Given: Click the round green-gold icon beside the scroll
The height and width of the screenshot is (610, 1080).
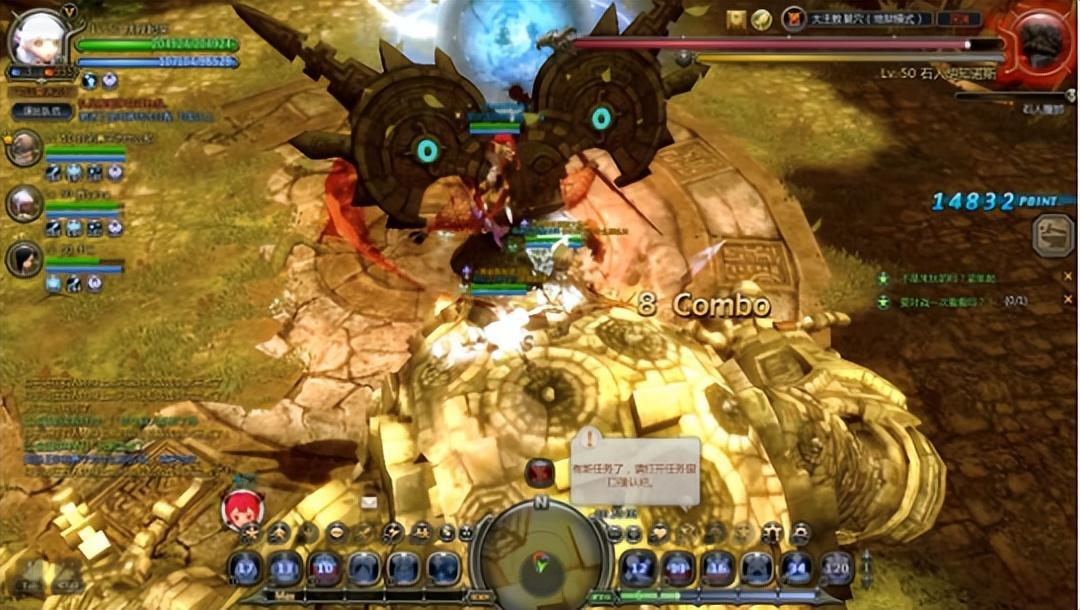Looking at the screenshot, I should tap(762, 19).
